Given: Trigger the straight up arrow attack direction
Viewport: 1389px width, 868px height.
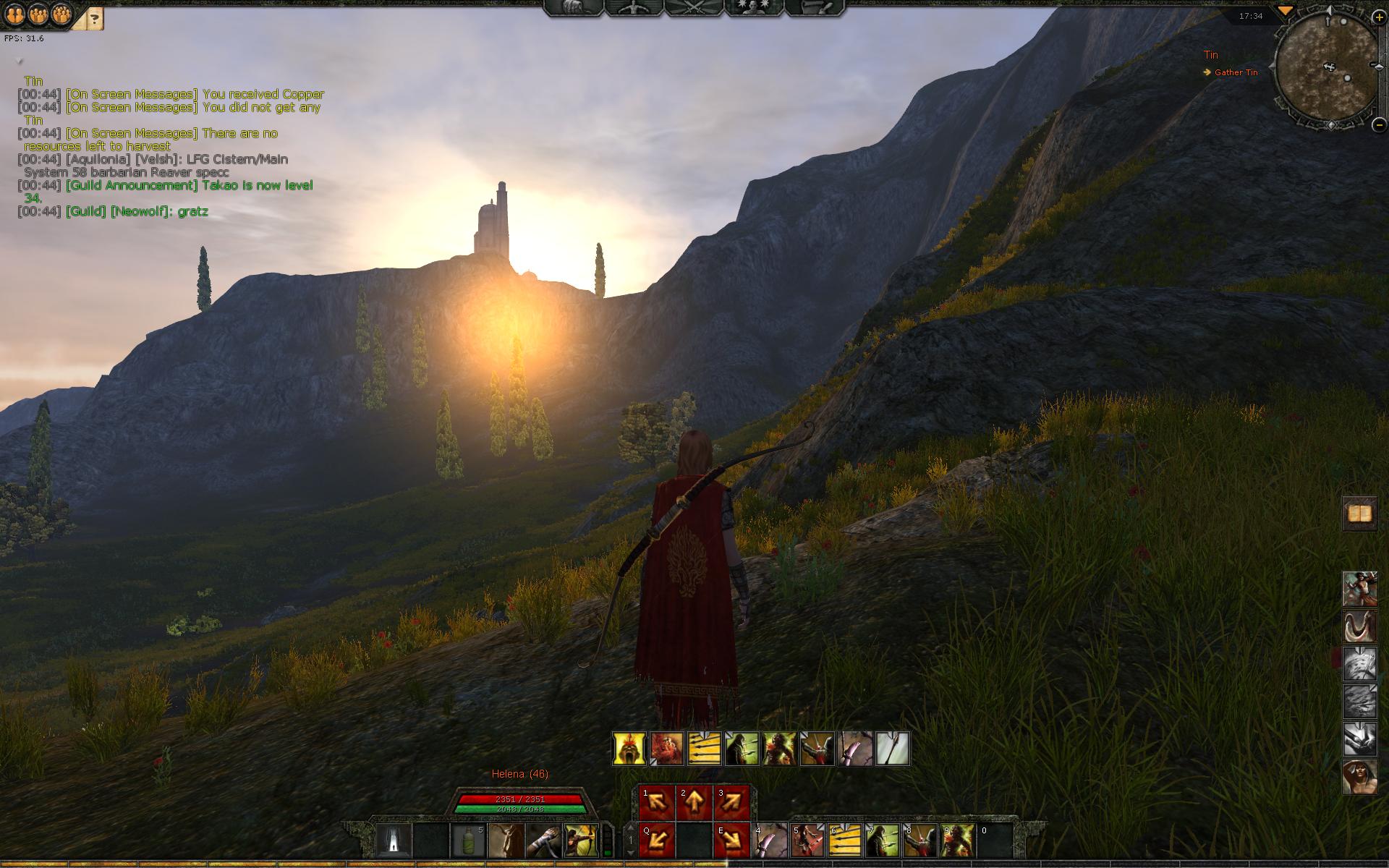Looking at the screenshot, I should (694, 803).
